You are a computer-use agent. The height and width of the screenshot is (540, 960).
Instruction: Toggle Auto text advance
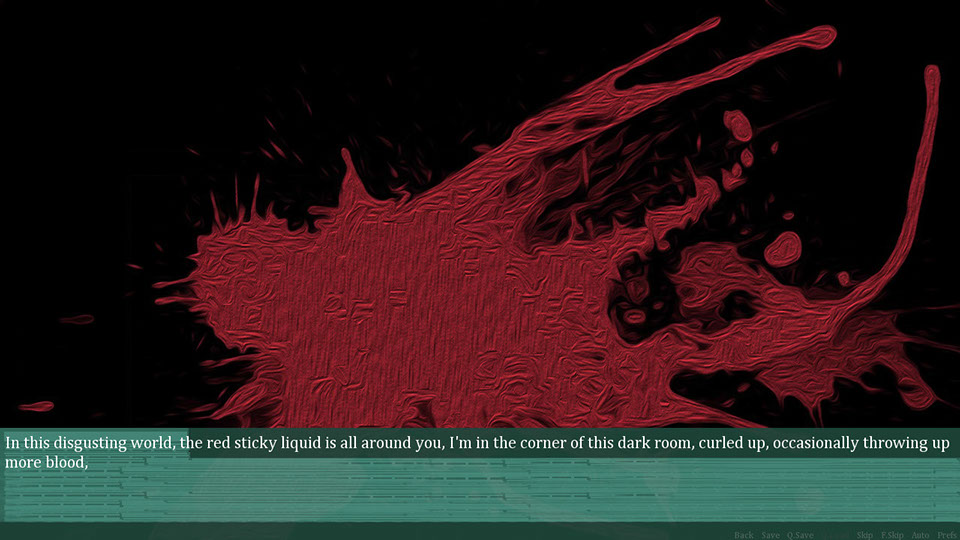pos(920,535)
